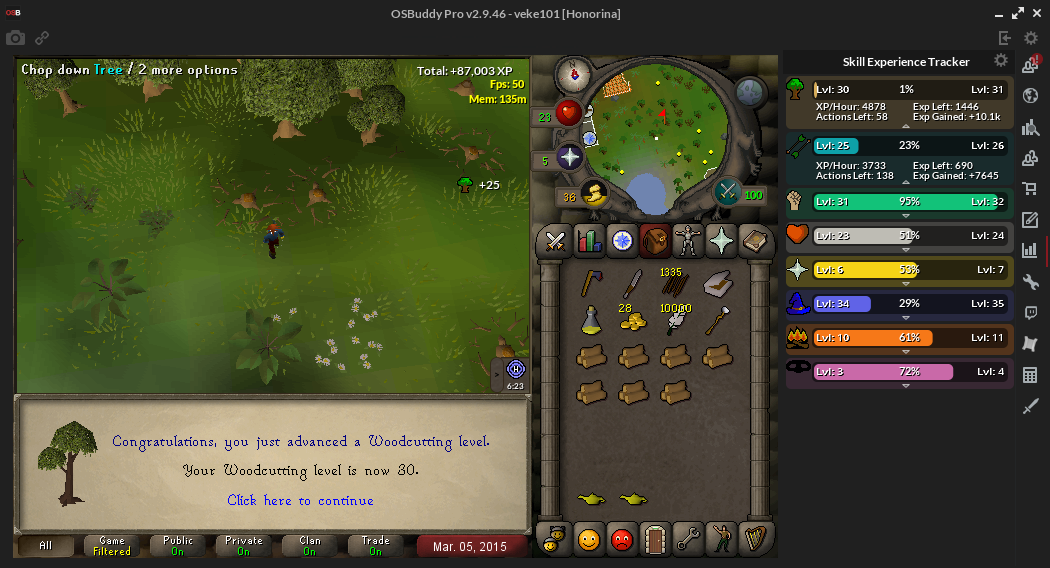This screenshot has width=1050, height=568.
Task: Open the prayer tab
Action: (x=720, y=241)
